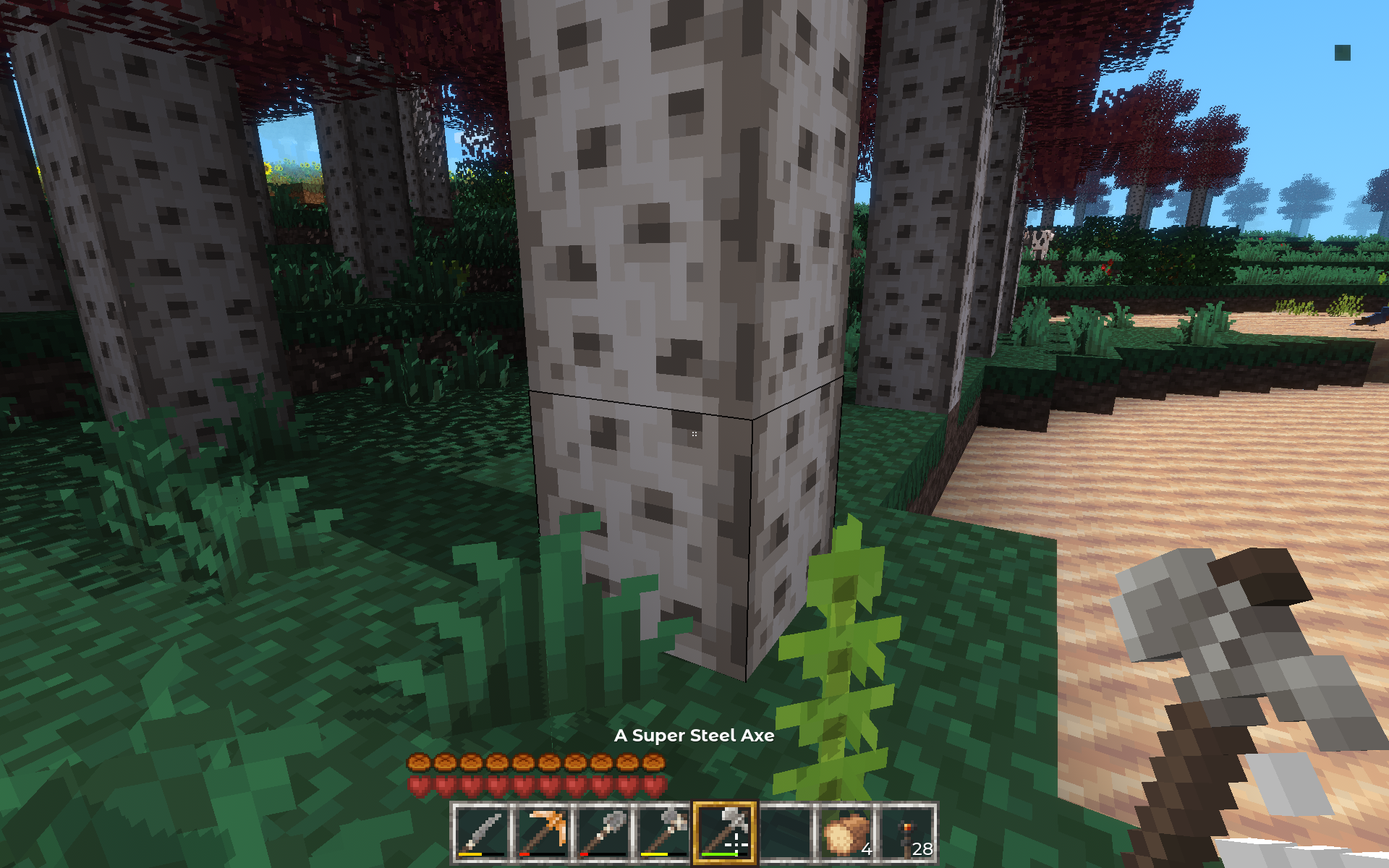This screenshot has width=1389, height=868.
Task: Click the highlighted Super Steel Axe slot
Action: 724,833
